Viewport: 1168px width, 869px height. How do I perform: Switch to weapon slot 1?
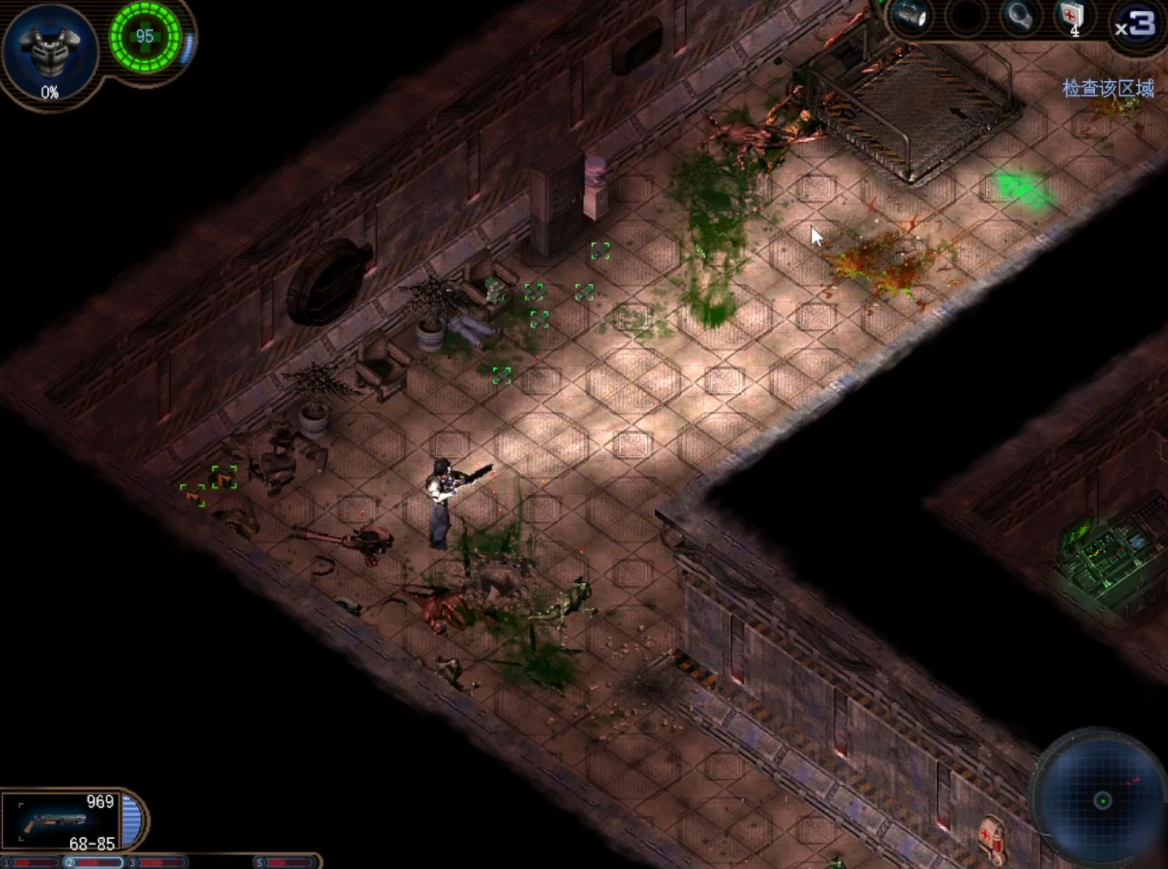click(x=31, y=862)
